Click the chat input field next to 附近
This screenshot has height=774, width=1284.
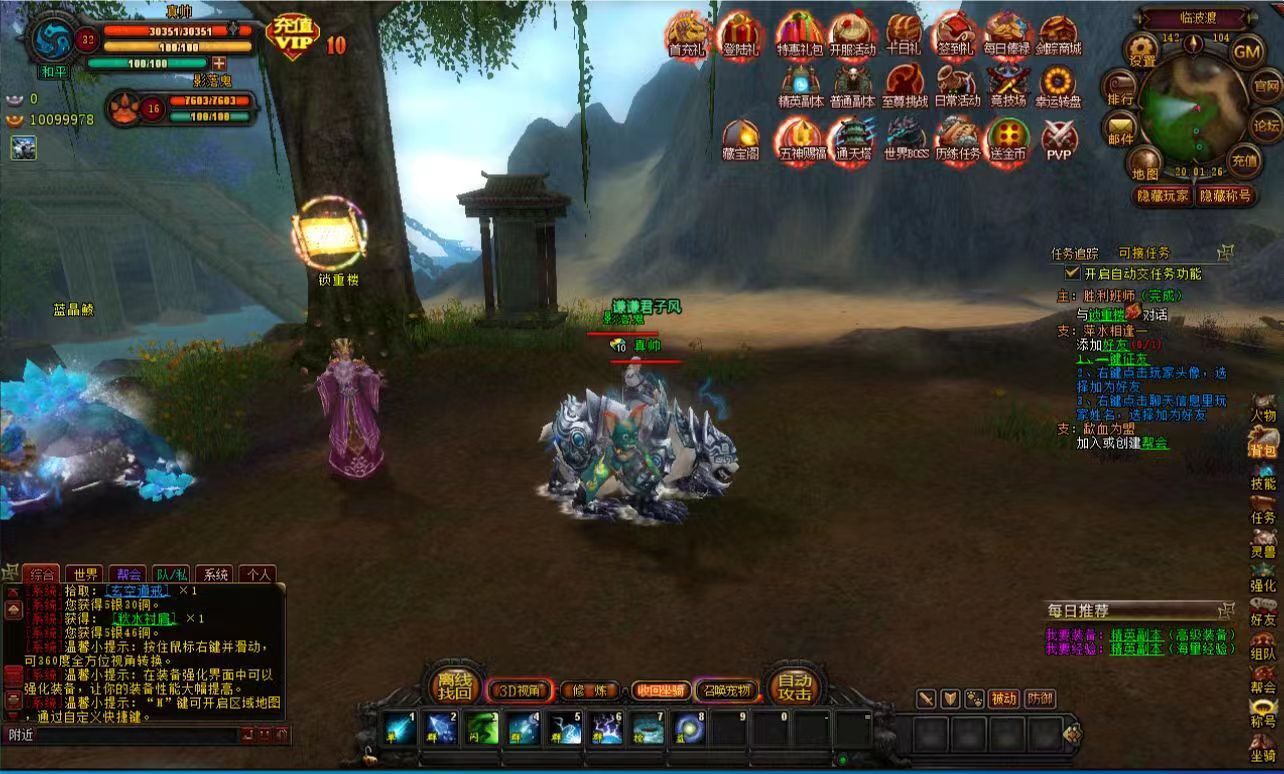tap(140, 735)
